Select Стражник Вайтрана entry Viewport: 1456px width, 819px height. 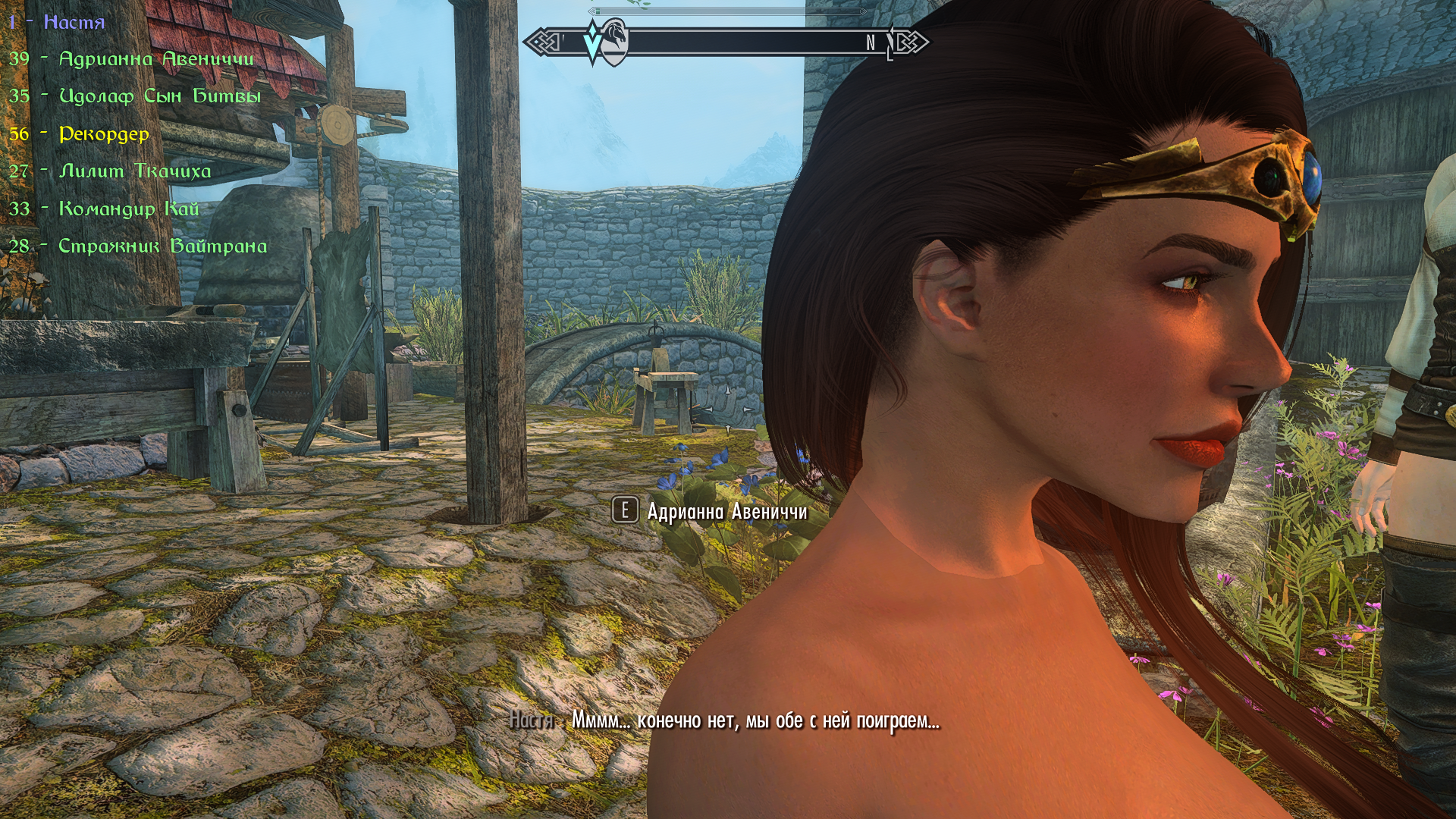162,246
